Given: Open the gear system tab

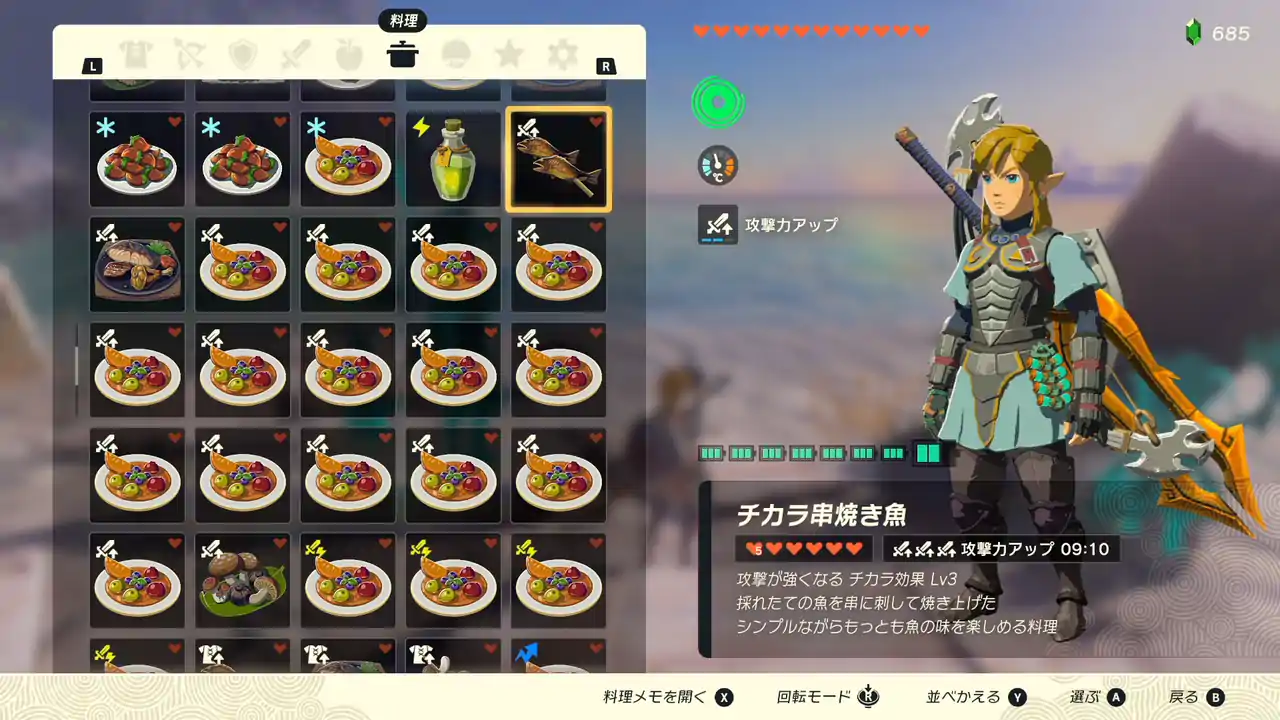Looking at the screenshot, I should click(x=563, y=54).
